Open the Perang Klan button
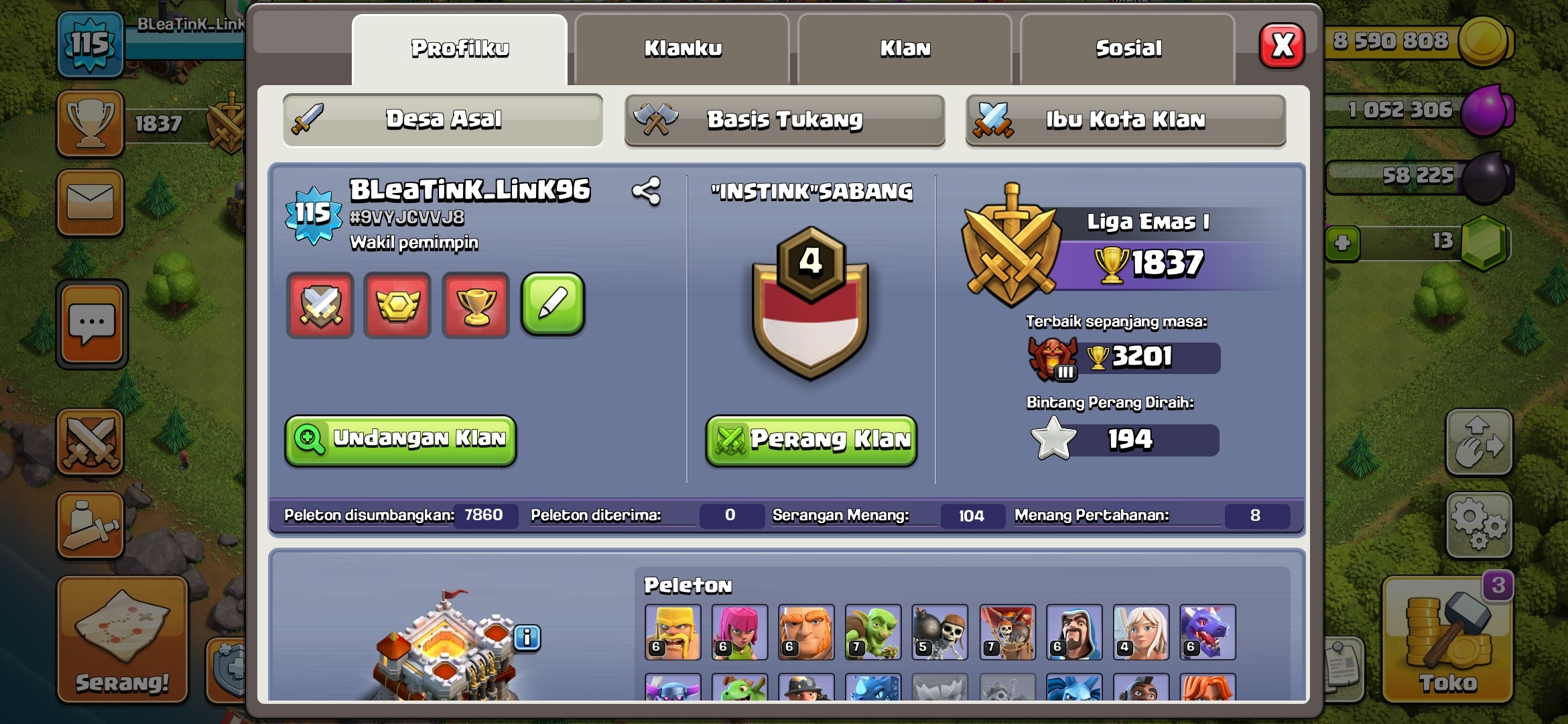 tap(811, 440)
